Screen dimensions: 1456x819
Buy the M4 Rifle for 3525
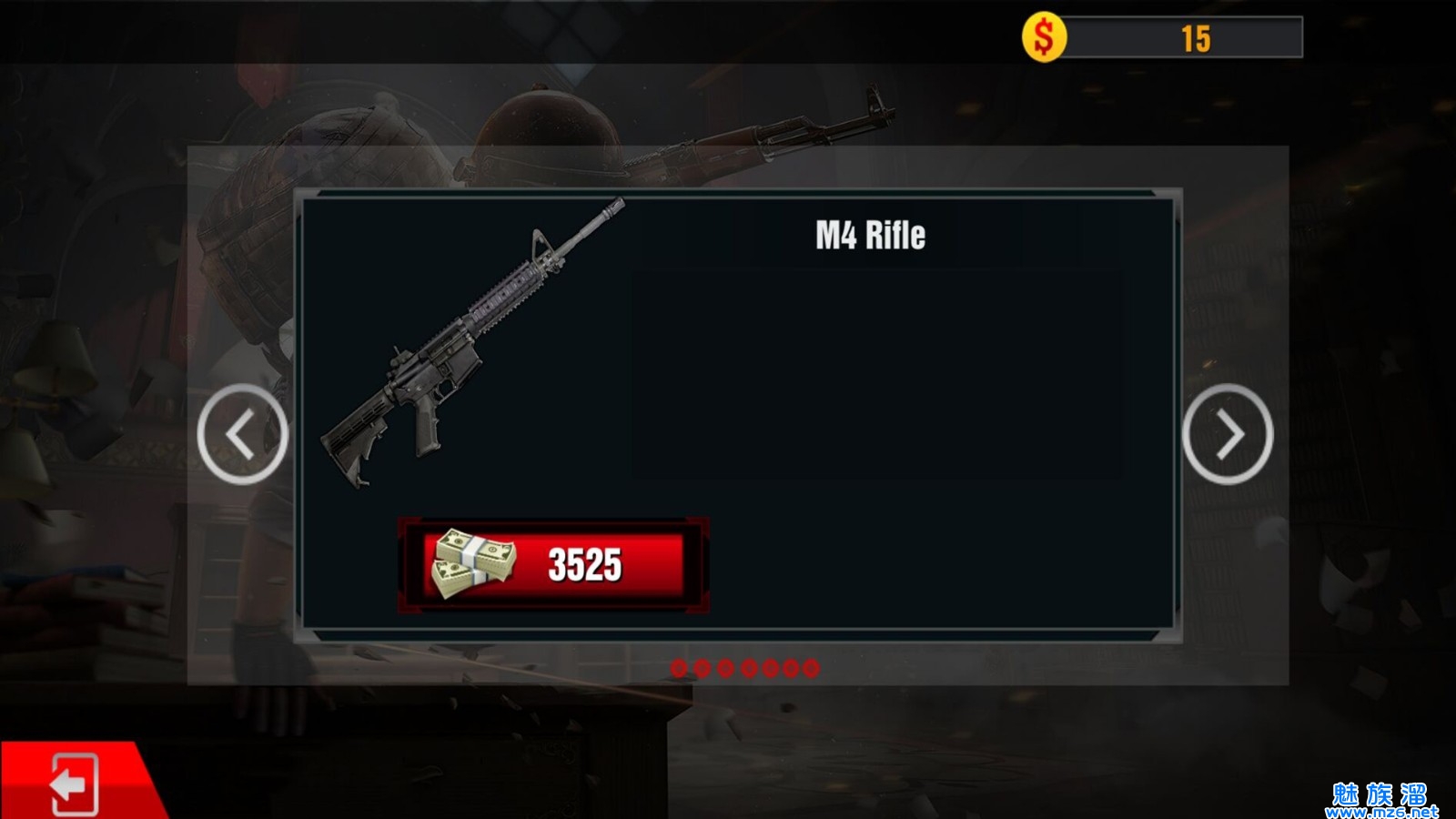553,565
